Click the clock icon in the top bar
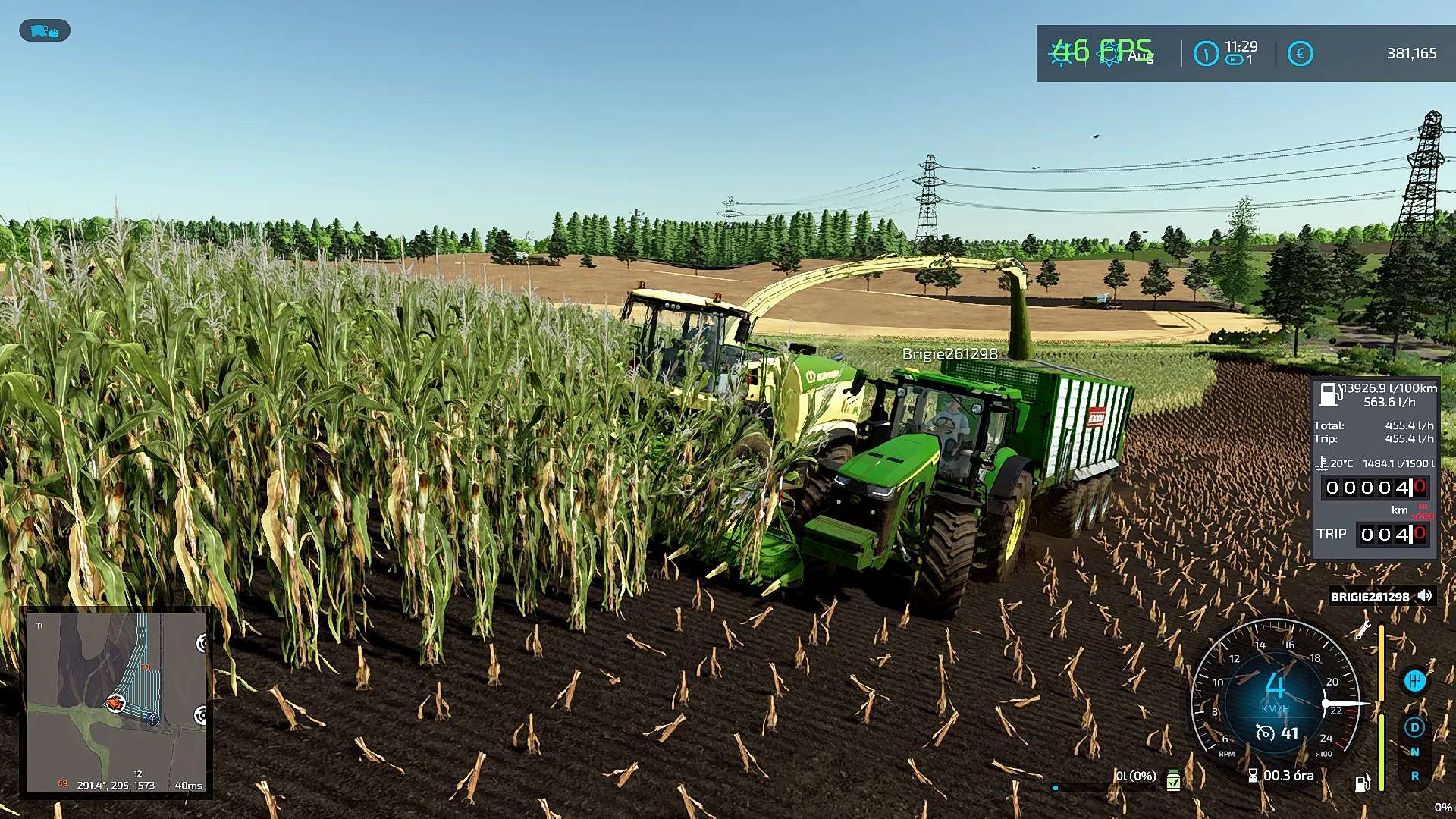 coord(1206,53)
